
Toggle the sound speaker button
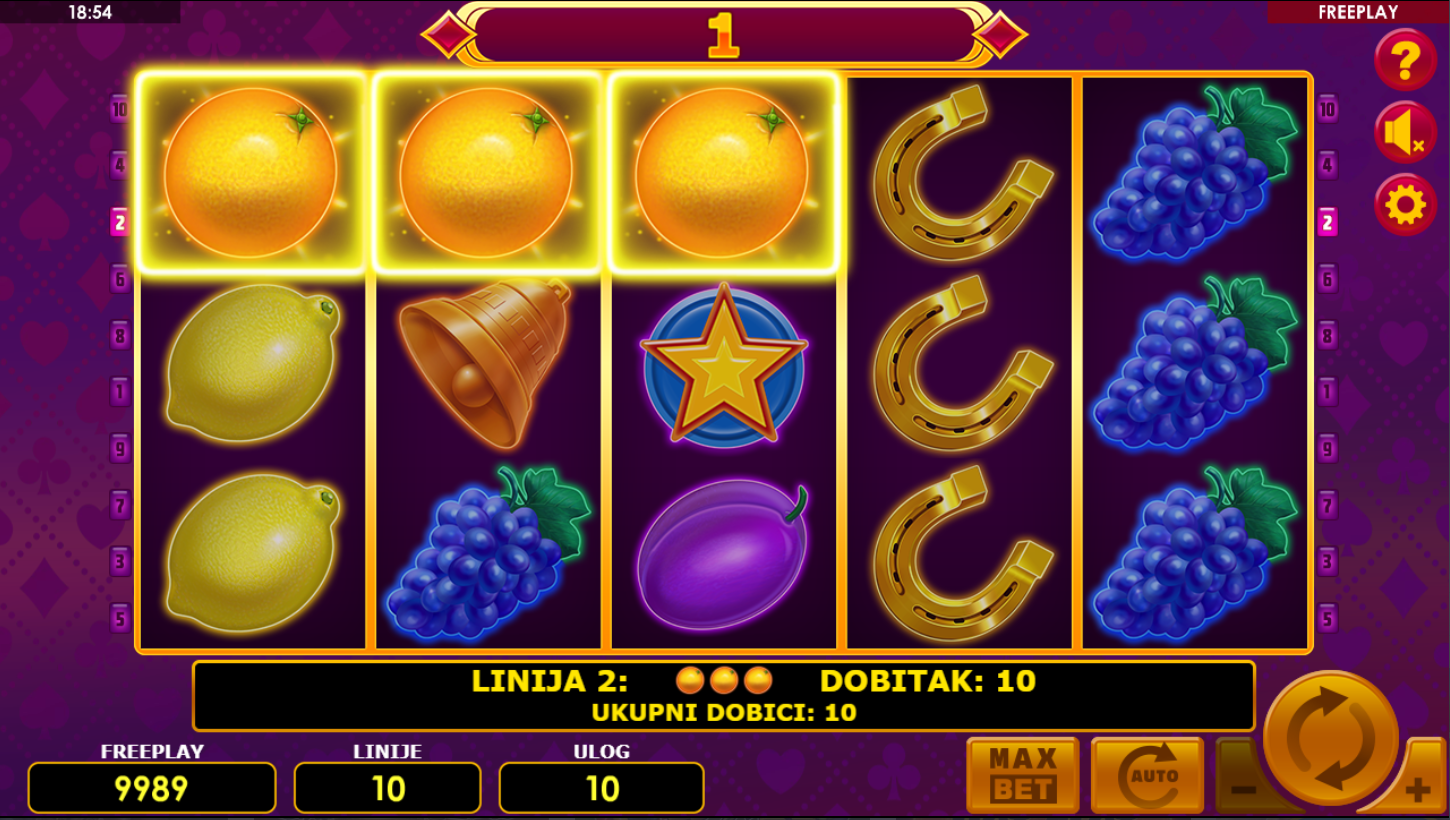(1405, 133)
